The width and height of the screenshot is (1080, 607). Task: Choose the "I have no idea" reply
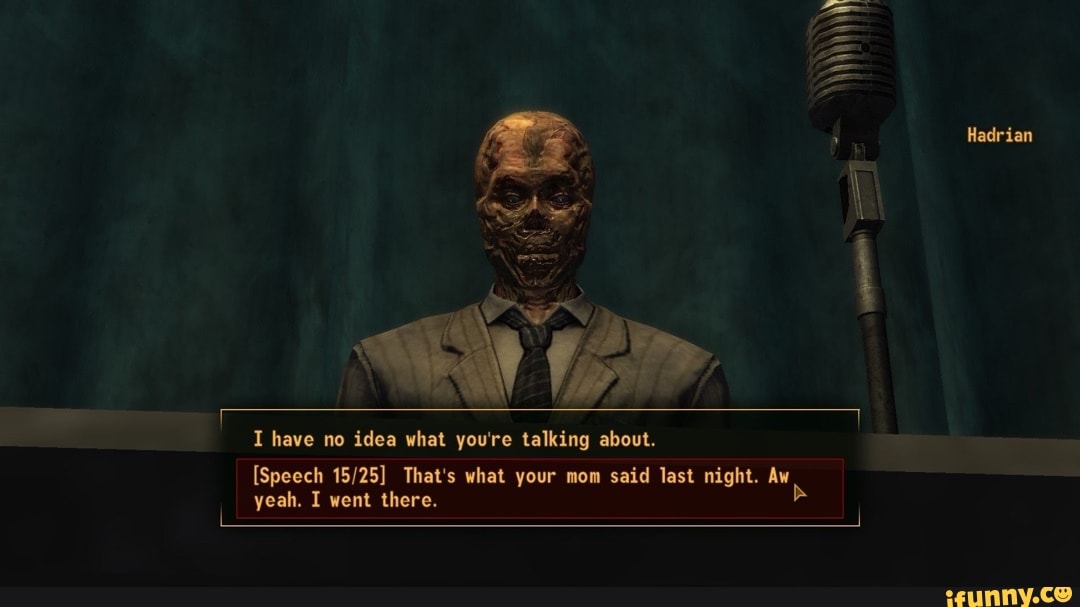[454, 439]
